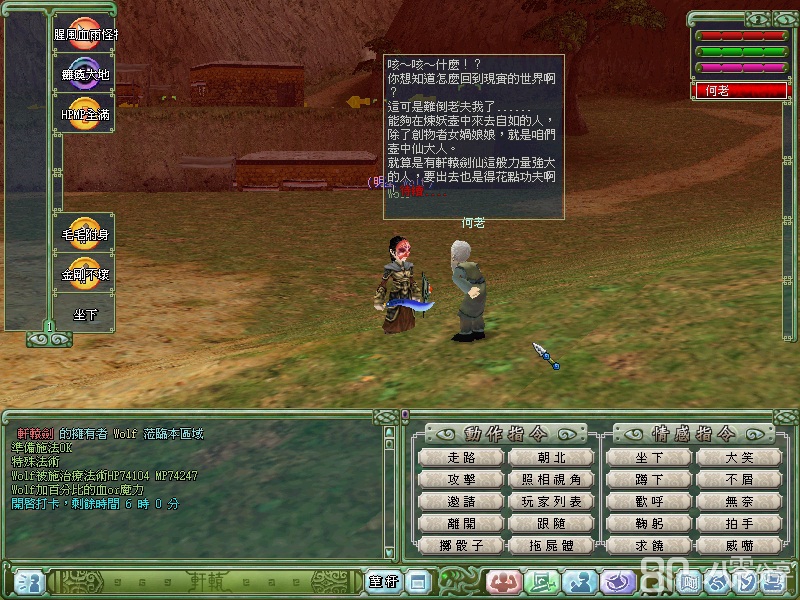The image size is (800, 600).
Task: Trigger the 拍手 (clap) emote
Action: [740, 523]
